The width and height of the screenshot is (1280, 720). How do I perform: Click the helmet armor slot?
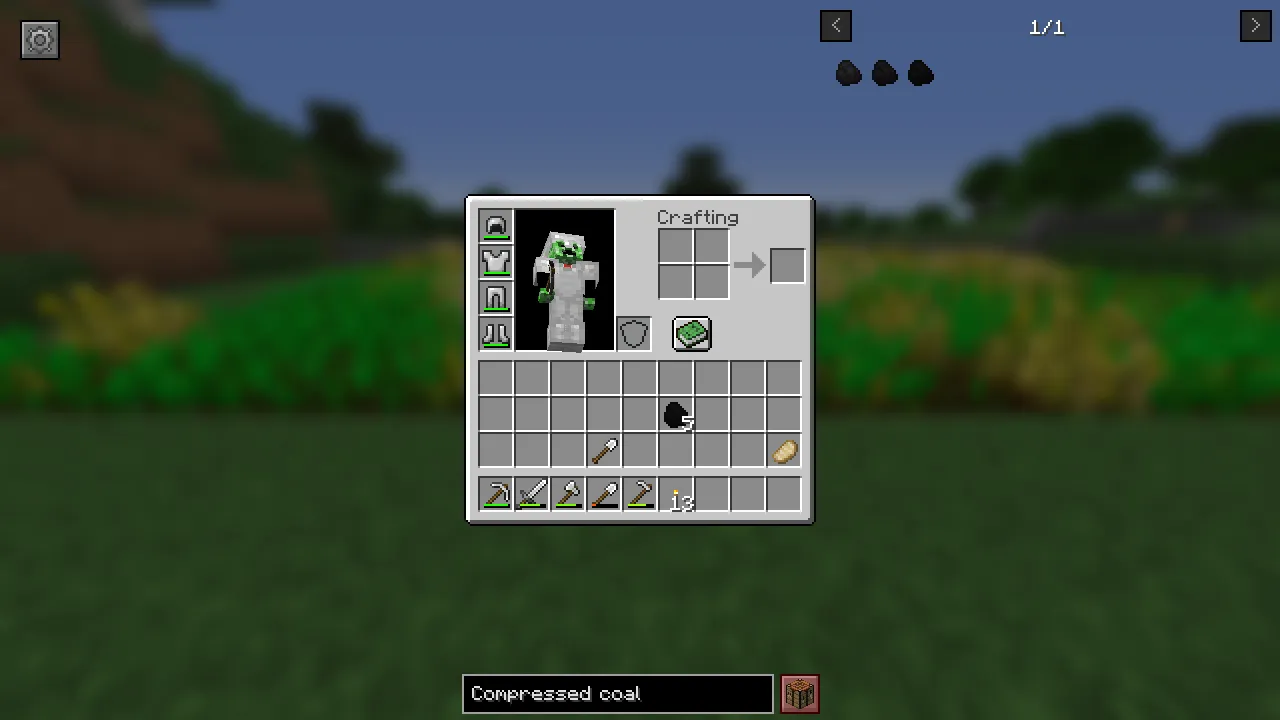[496, 226]
